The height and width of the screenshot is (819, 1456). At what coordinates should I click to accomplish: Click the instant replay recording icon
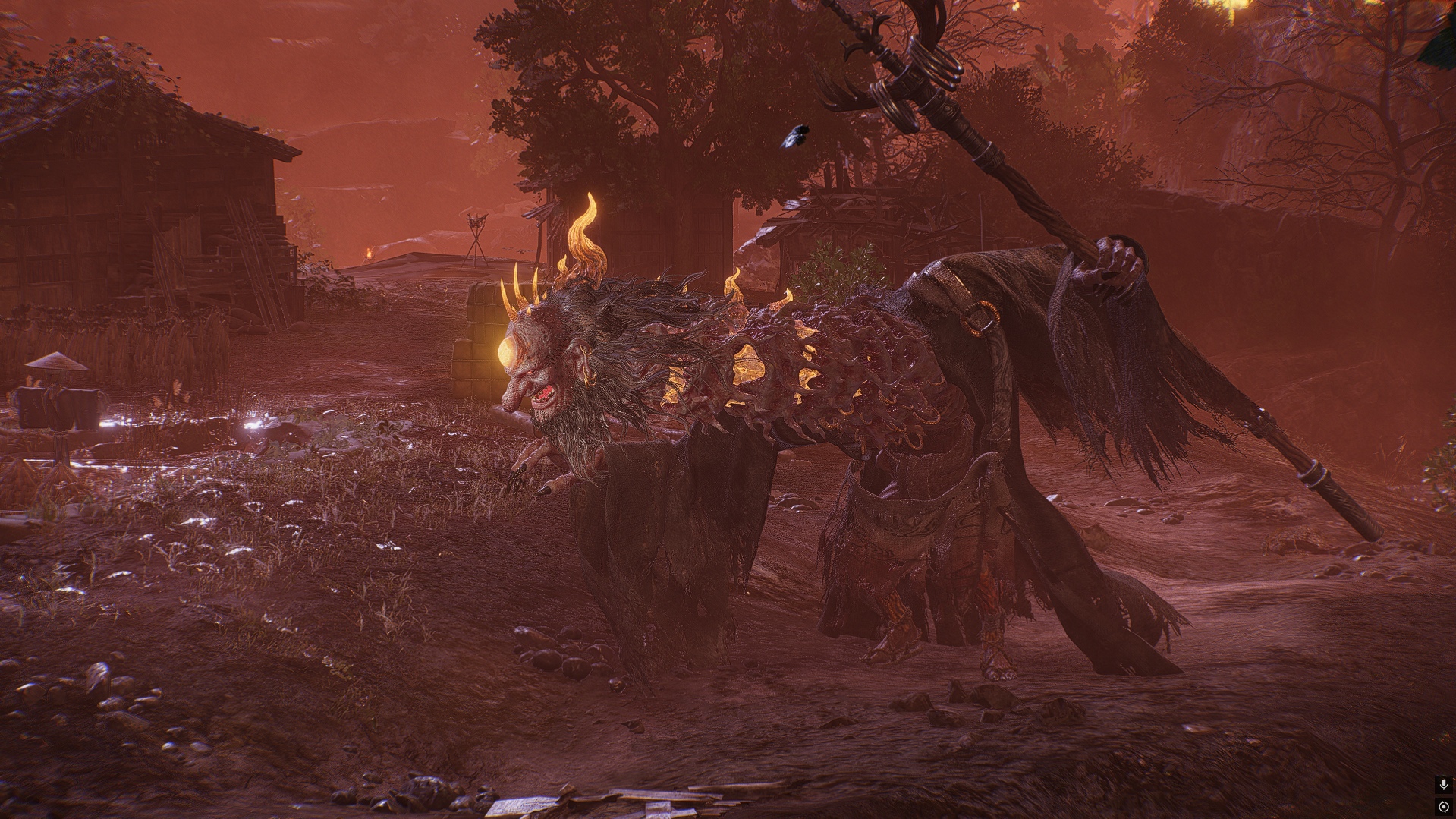click(1443, 807)
